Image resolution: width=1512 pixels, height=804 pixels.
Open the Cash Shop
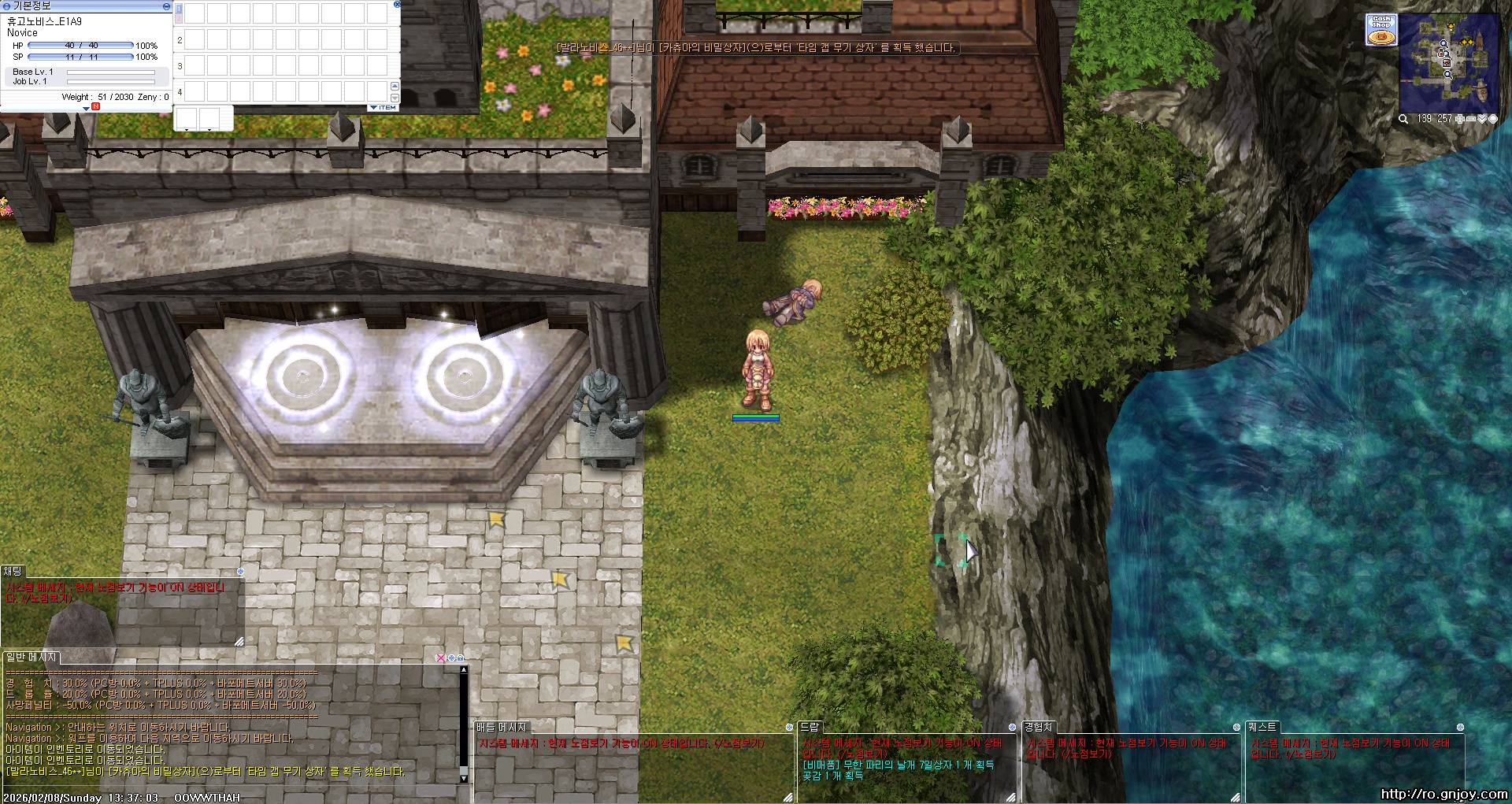1381,30
